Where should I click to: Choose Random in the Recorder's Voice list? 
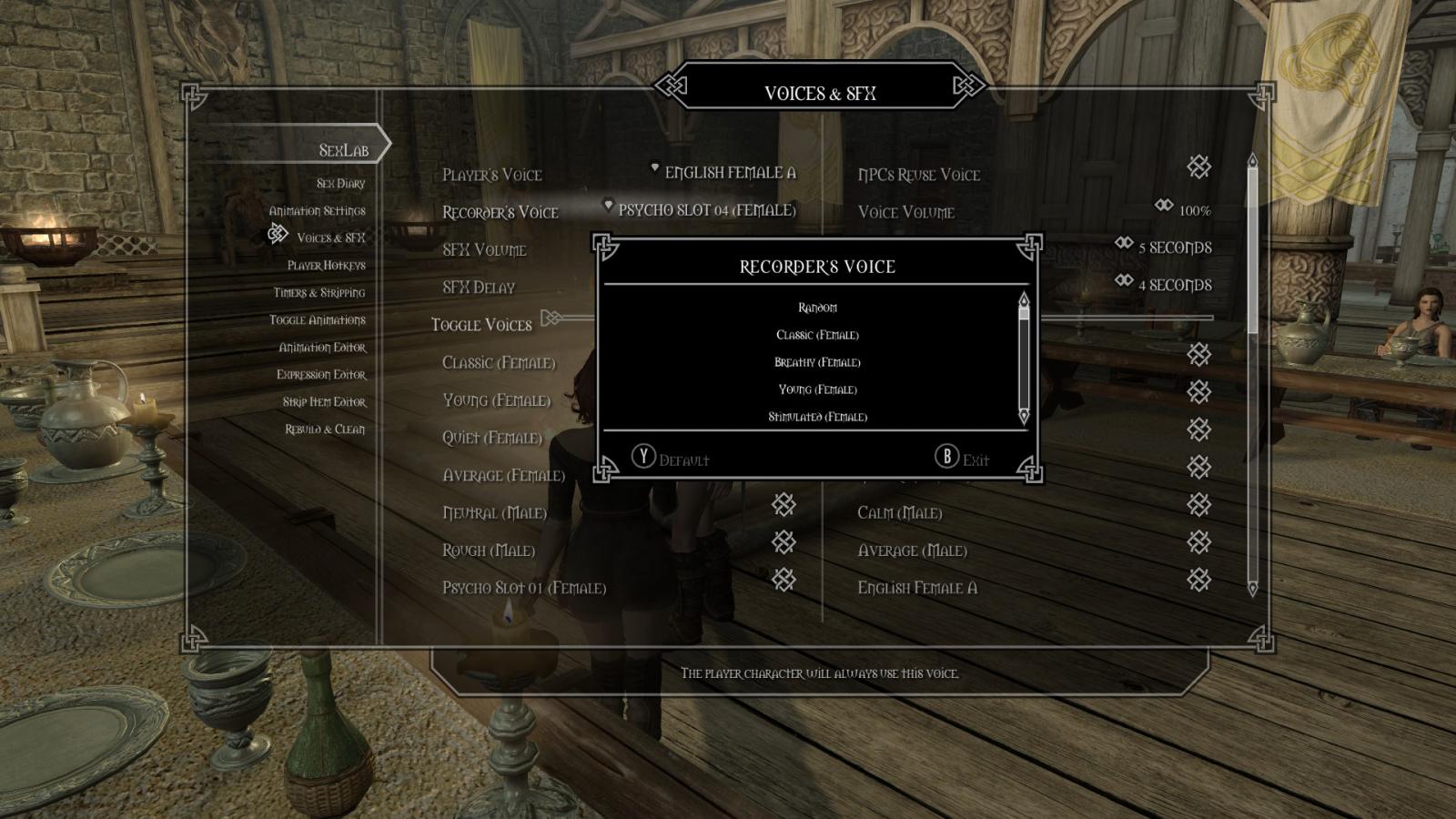tap(817, 308)
